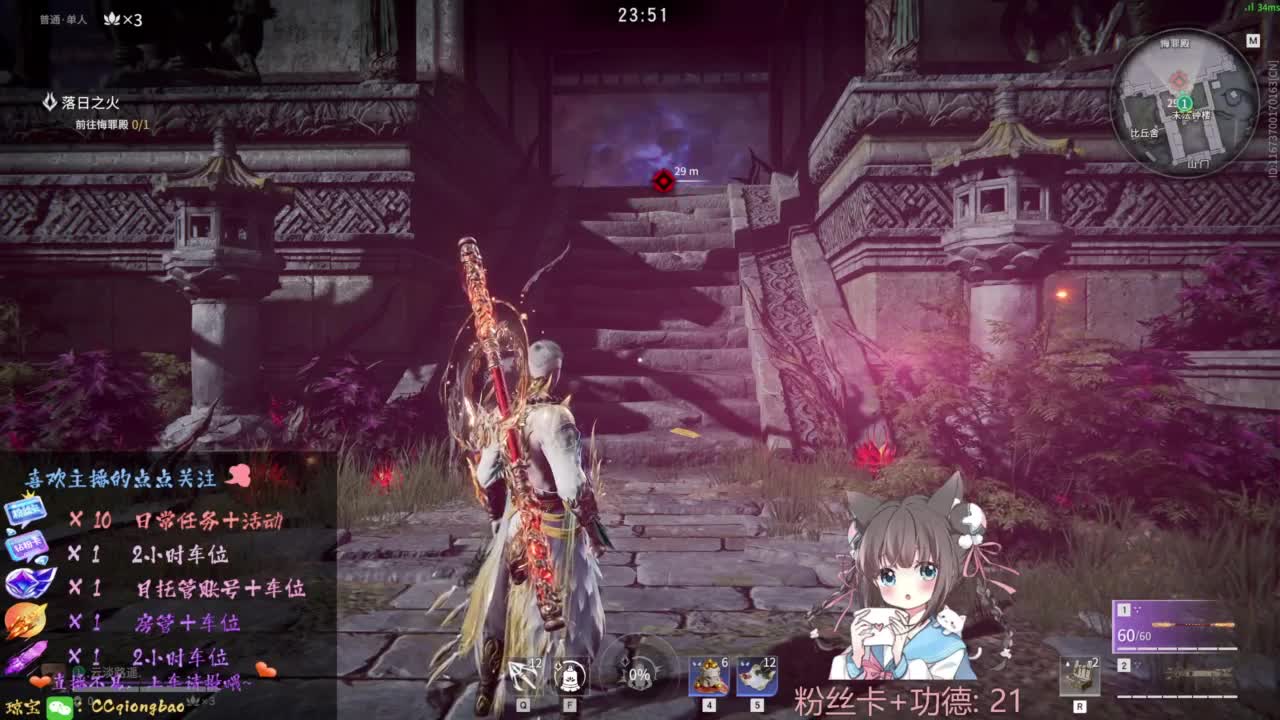Viewport: 1280px width, 720px height.
Task: Select the 29 m enemy marker on screen
Action: pos(662,182)
